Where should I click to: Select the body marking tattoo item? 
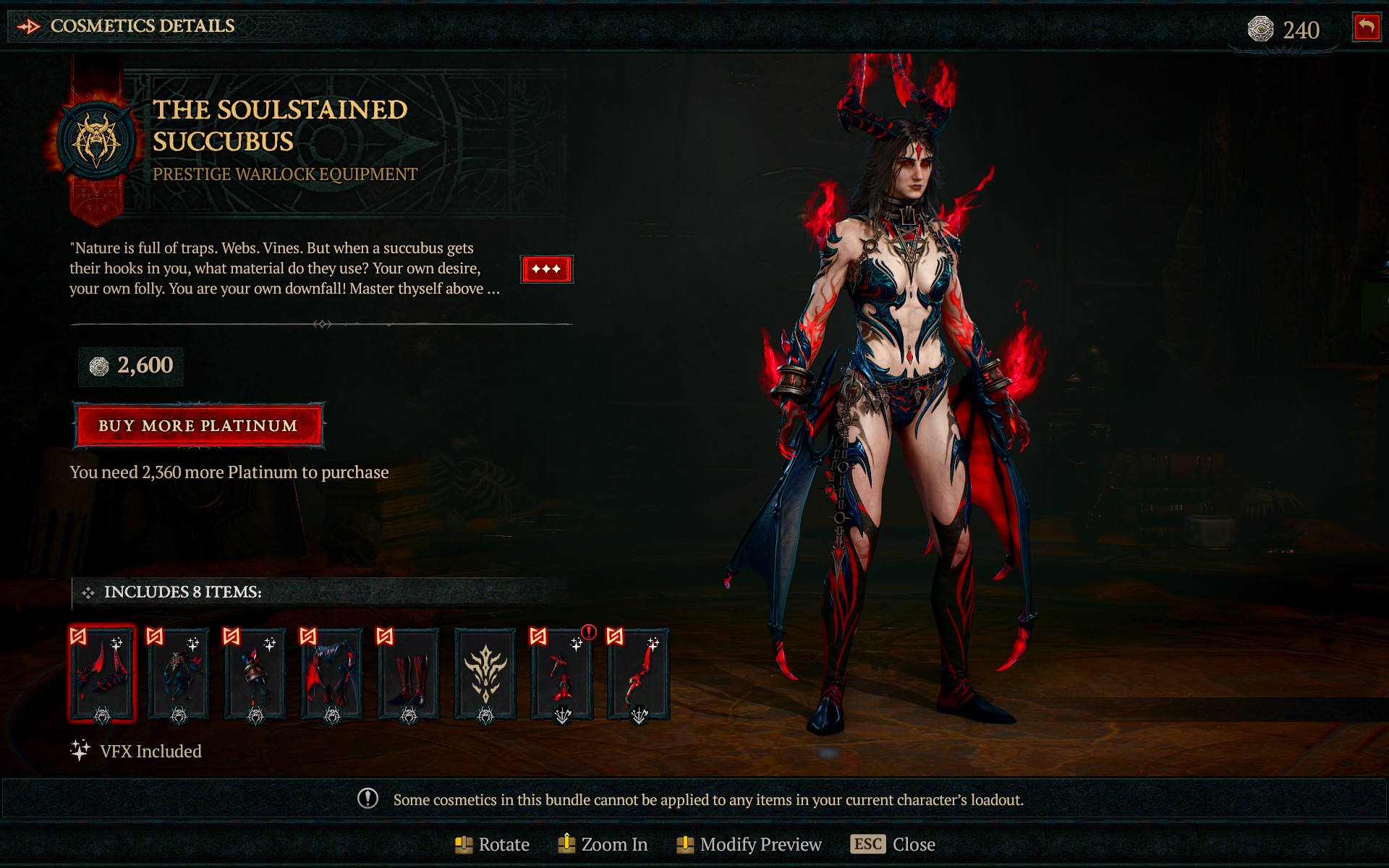pos(485,674)
